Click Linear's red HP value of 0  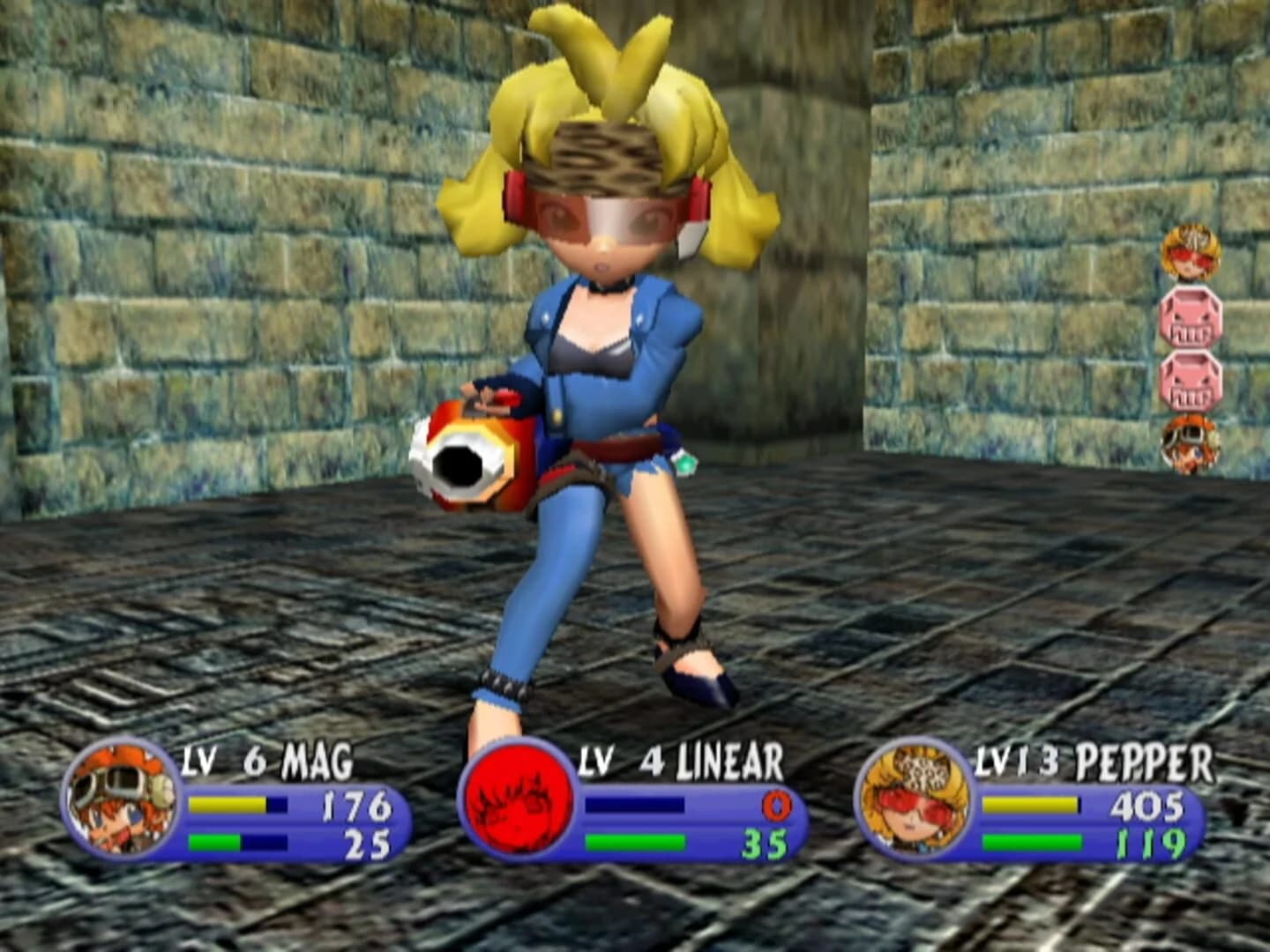776,804
